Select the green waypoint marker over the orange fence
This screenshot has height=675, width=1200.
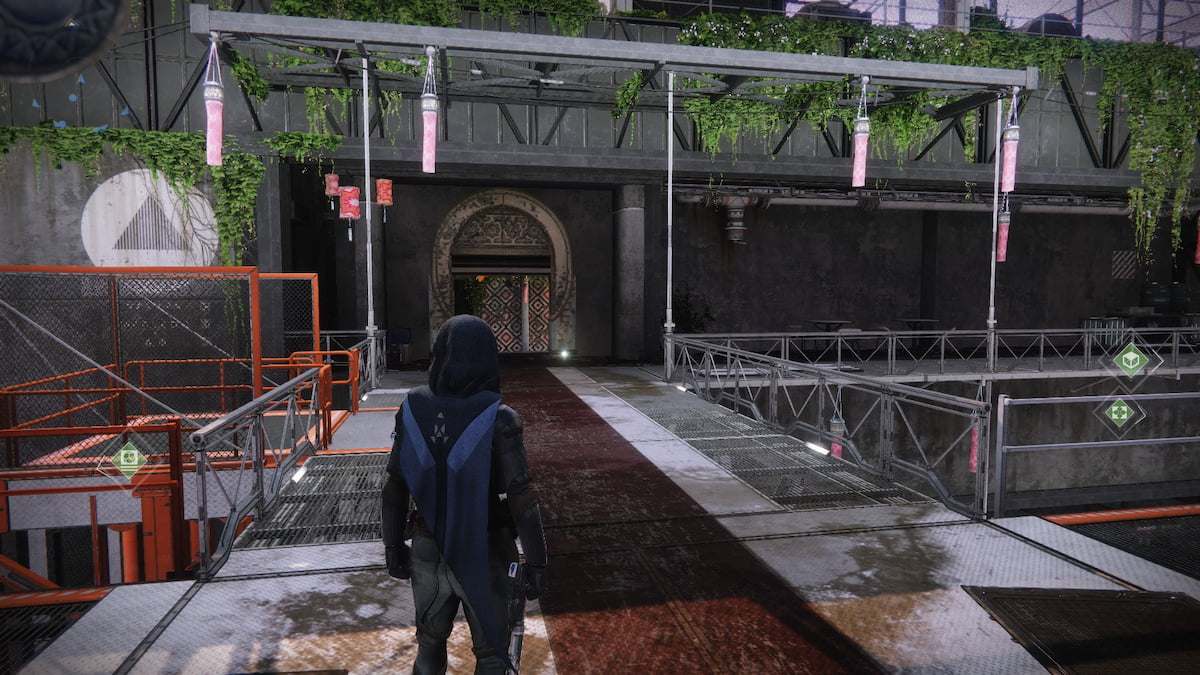click(128, 459)
